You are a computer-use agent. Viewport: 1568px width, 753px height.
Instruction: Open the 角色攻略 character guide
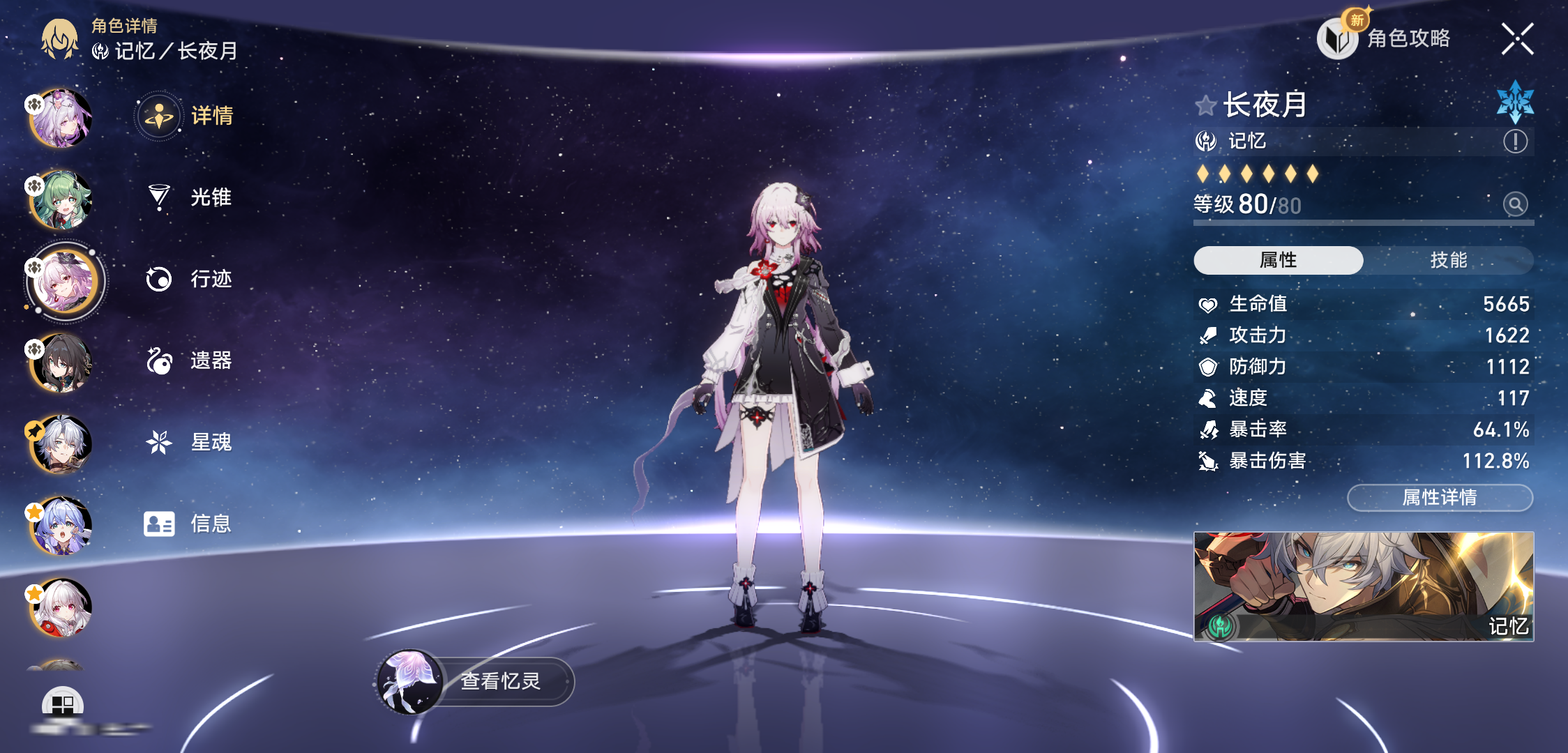pyautogui.click(x=1385, y=38)
